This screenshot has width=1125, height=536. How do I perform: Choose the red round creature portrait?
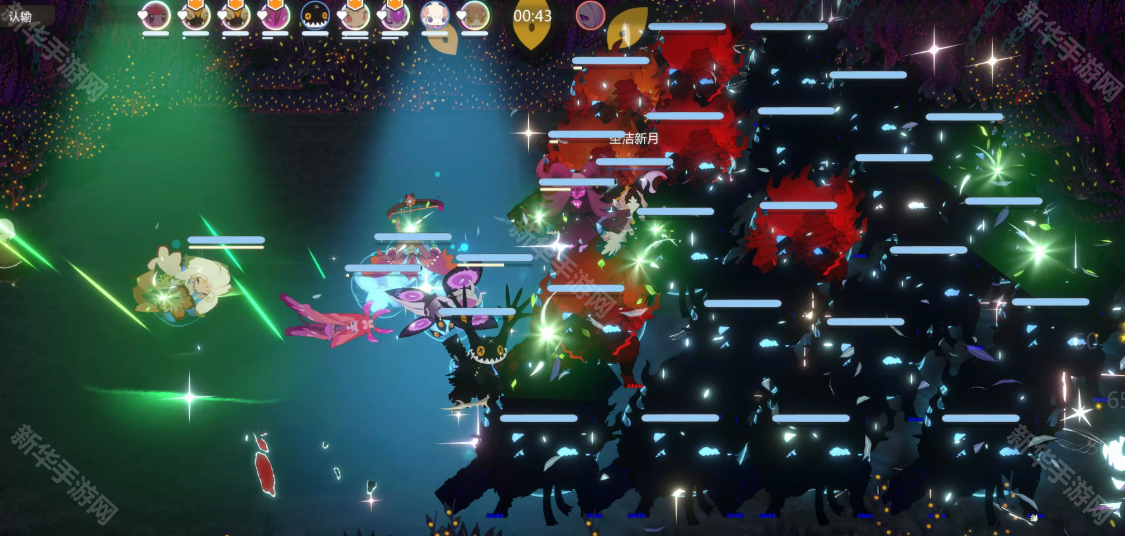coord(155,15)
